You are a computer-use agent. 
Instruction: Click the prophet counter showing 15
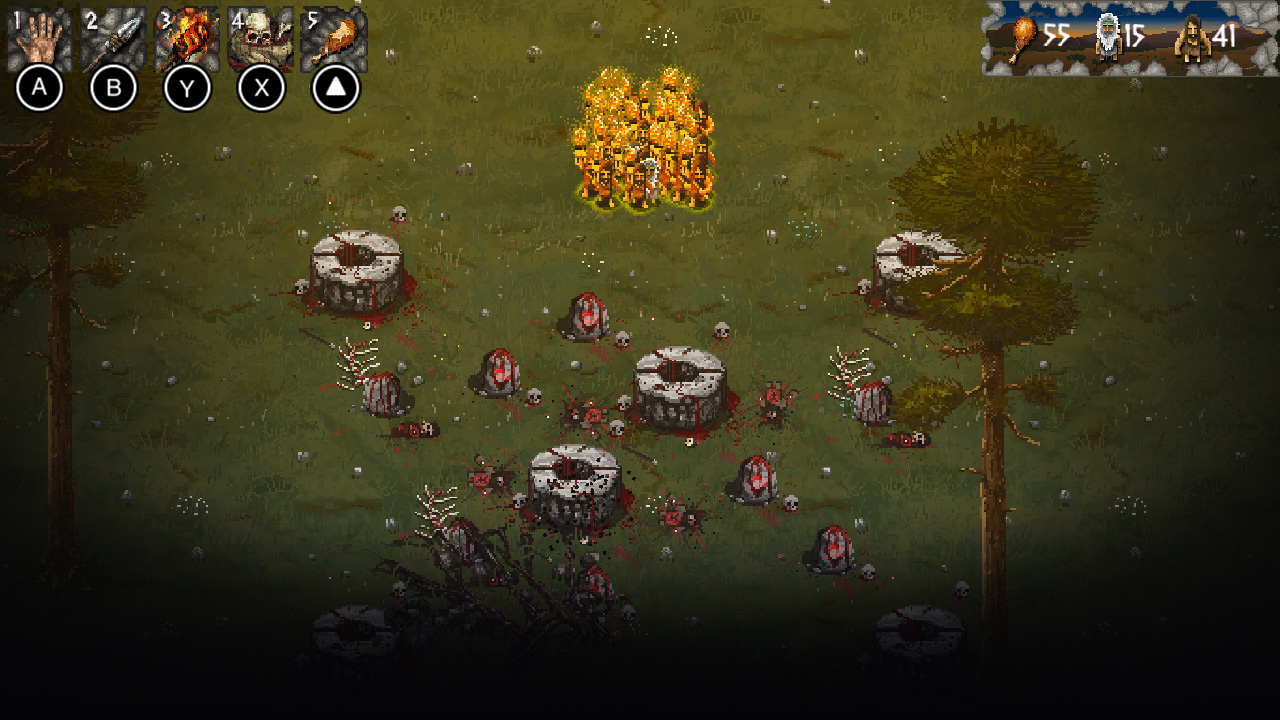(1135, 33)
